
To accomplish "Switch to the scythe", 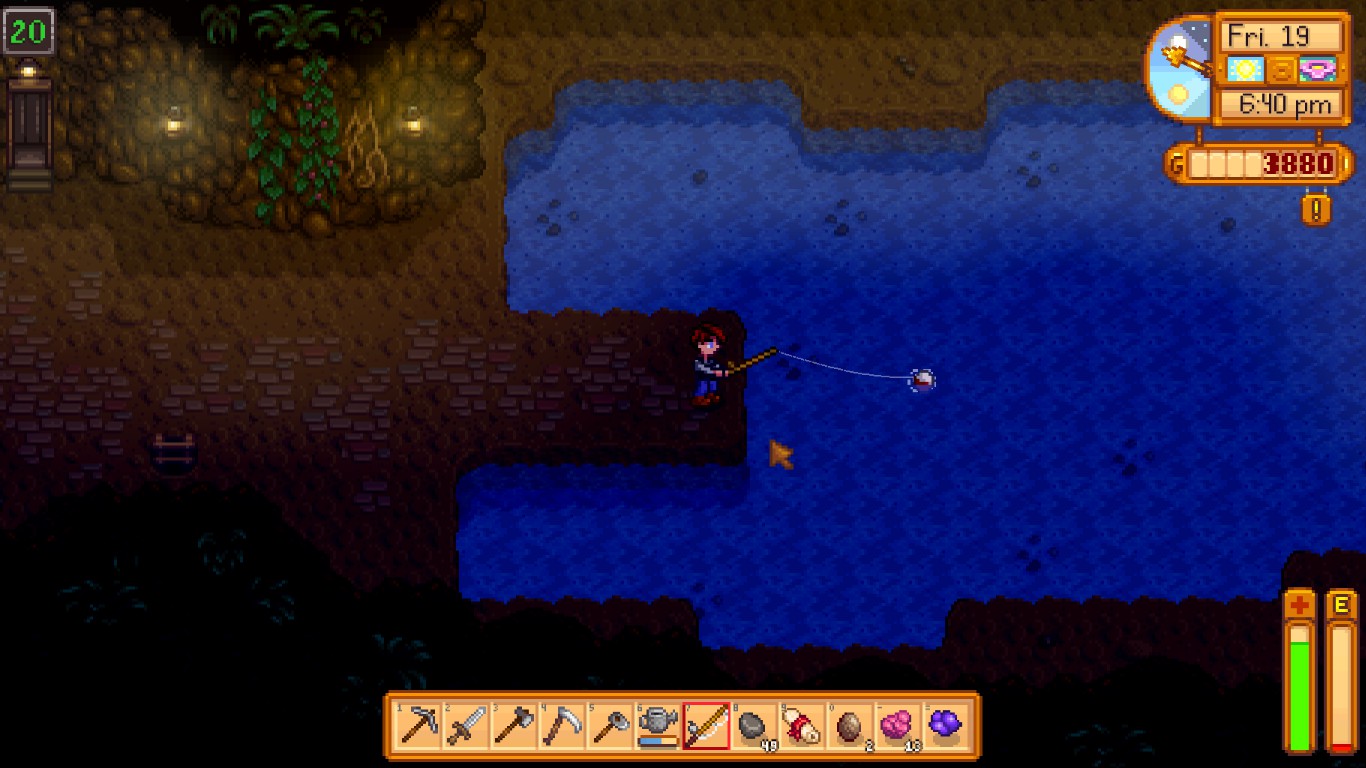I will coord(562,725).
